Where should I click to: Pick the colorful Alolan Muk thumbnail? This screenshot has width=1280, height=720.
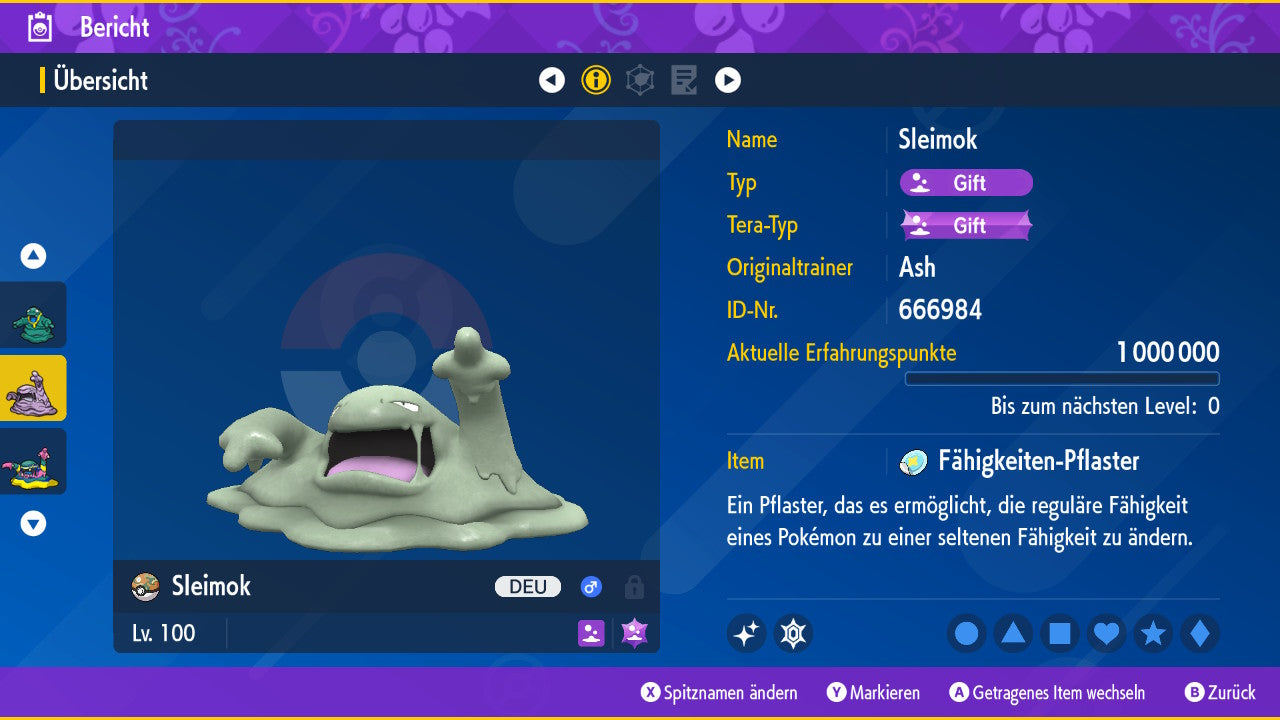coord(33,461)
